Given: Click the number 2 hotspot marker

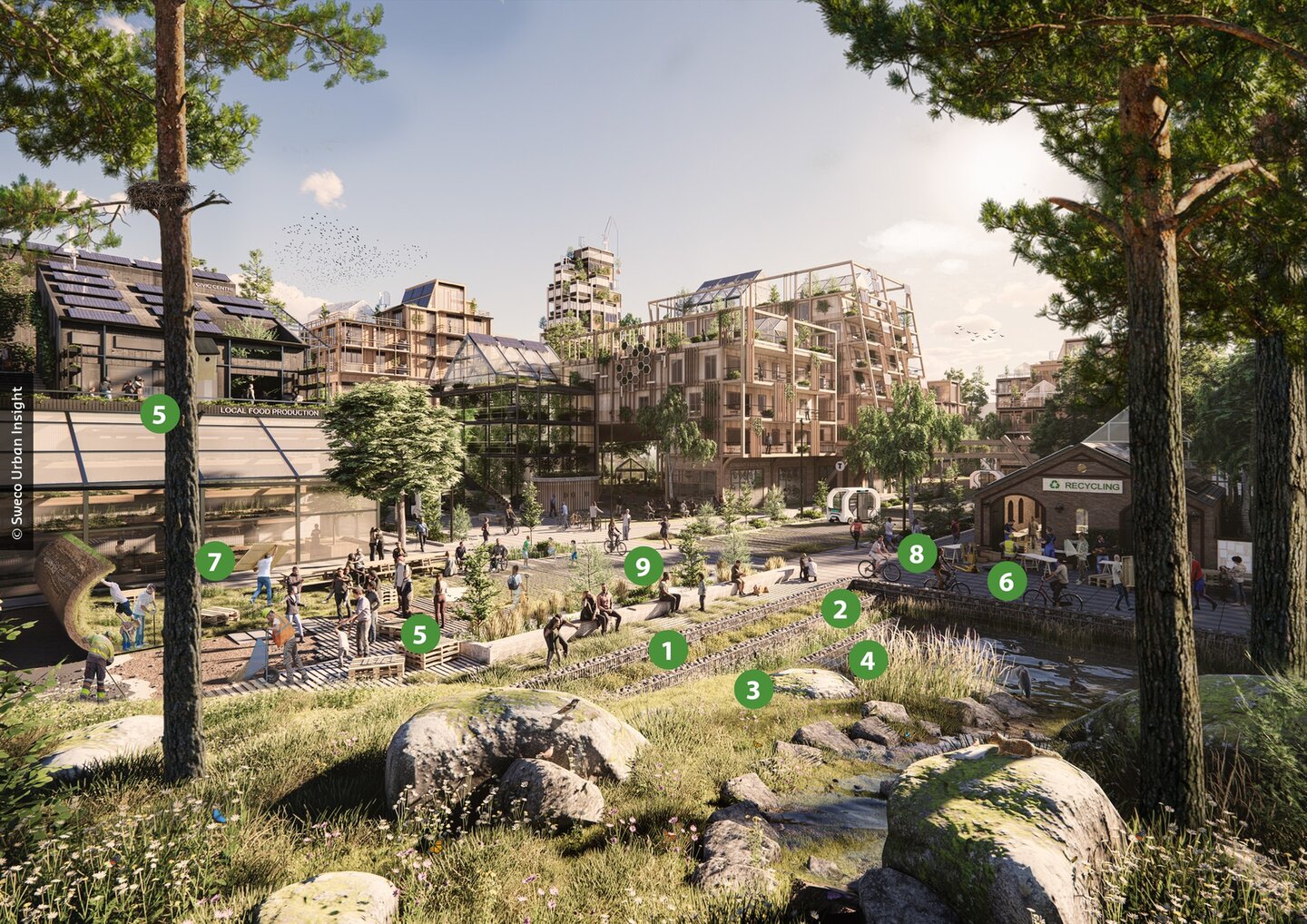Looking at the screenshot, I should coord(840,609).
